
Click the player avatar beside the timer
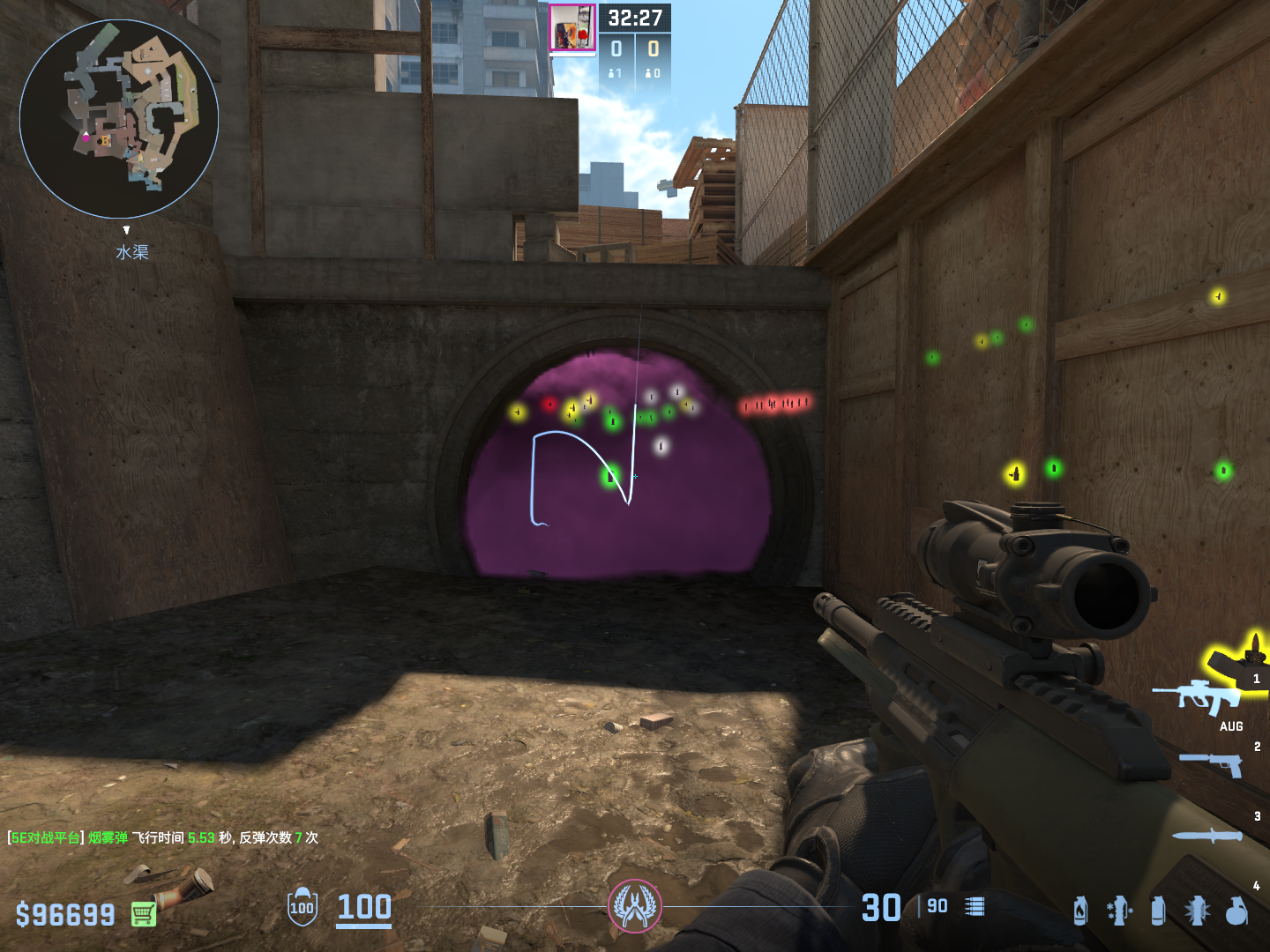572,28
